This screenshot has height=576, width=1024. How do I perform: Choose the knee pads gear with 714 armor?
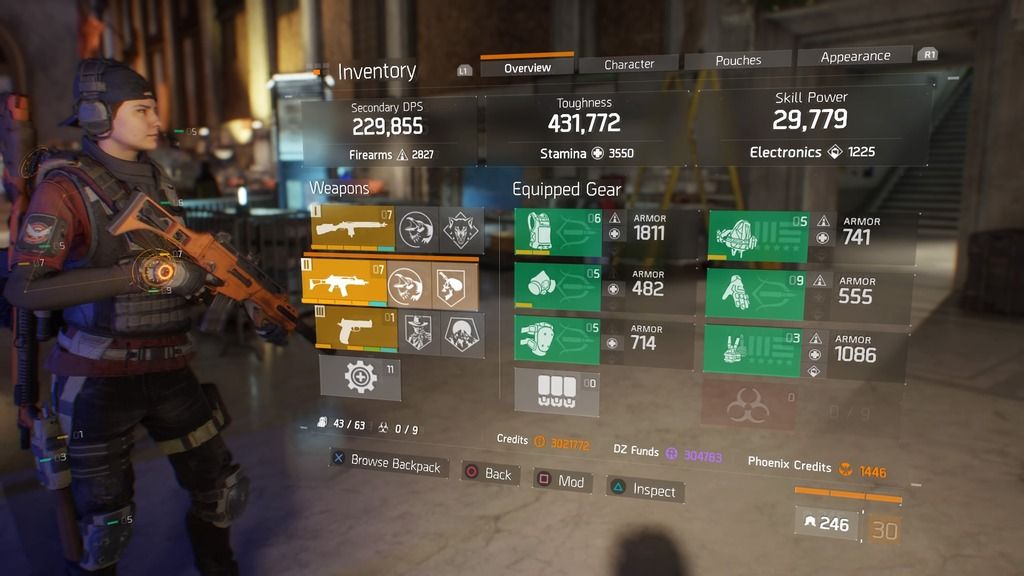(557, 337)
